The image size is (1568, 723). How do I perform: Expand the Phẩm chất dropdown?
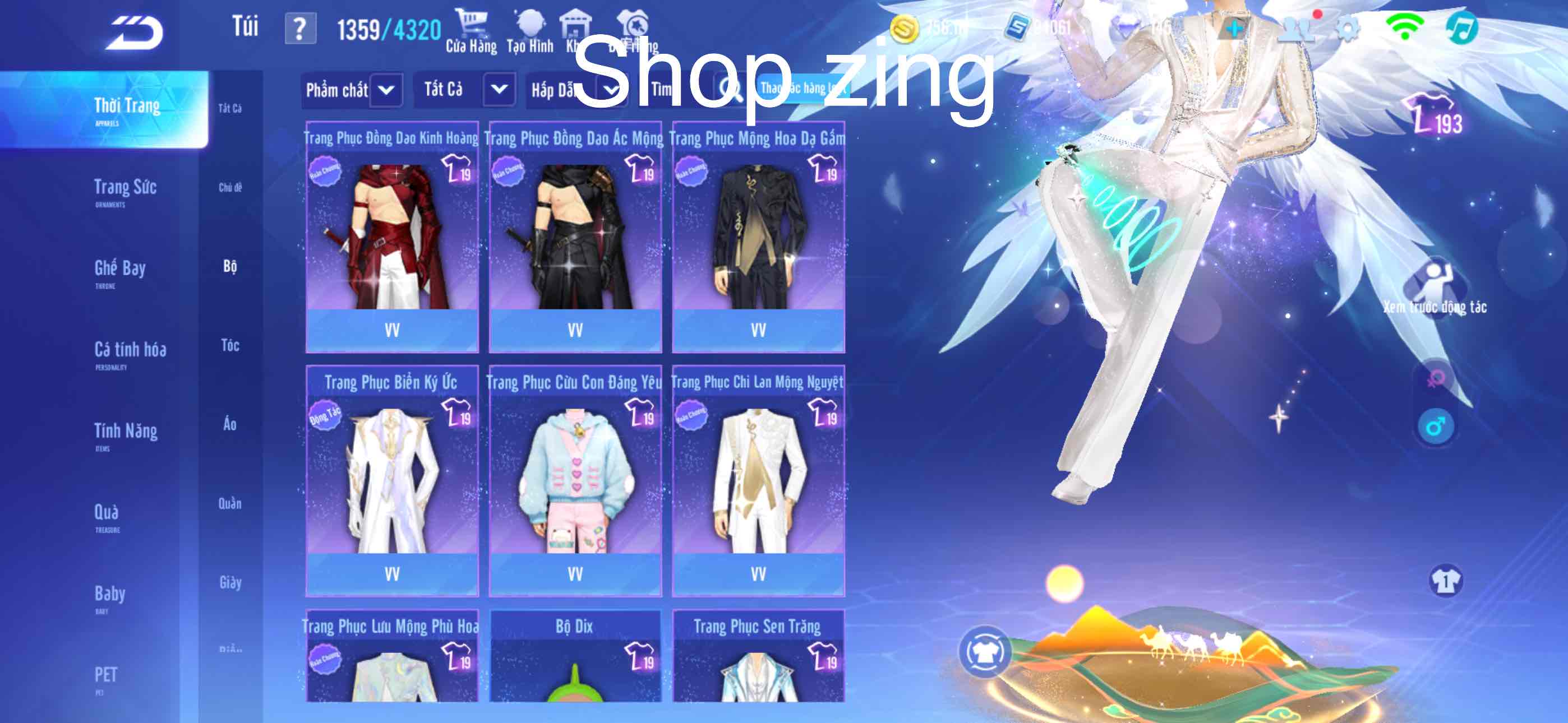pyautogui.click(x=386, y=91)
